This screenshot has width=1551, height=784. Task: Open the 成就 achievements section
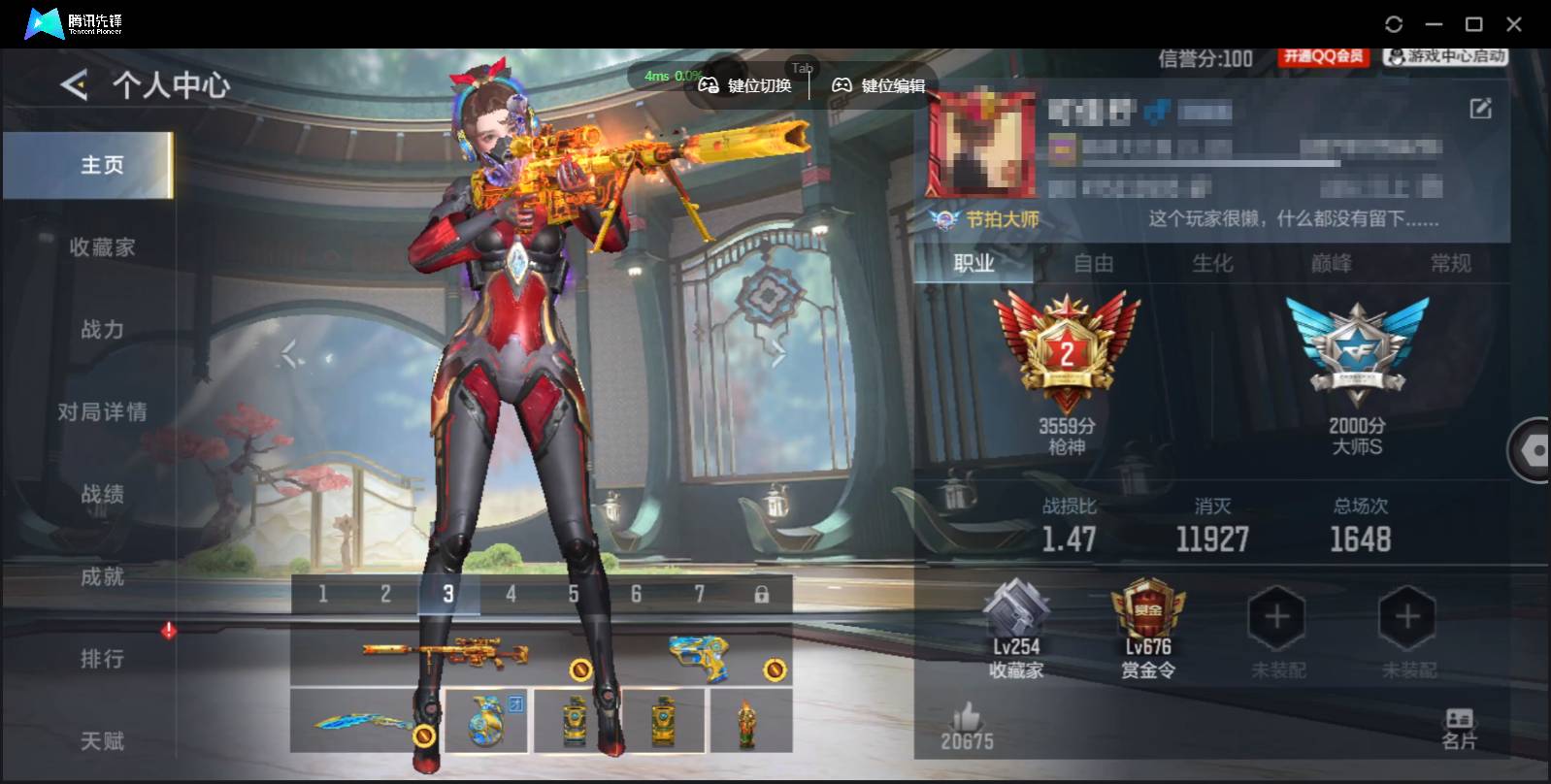click(x=102, y=577)
